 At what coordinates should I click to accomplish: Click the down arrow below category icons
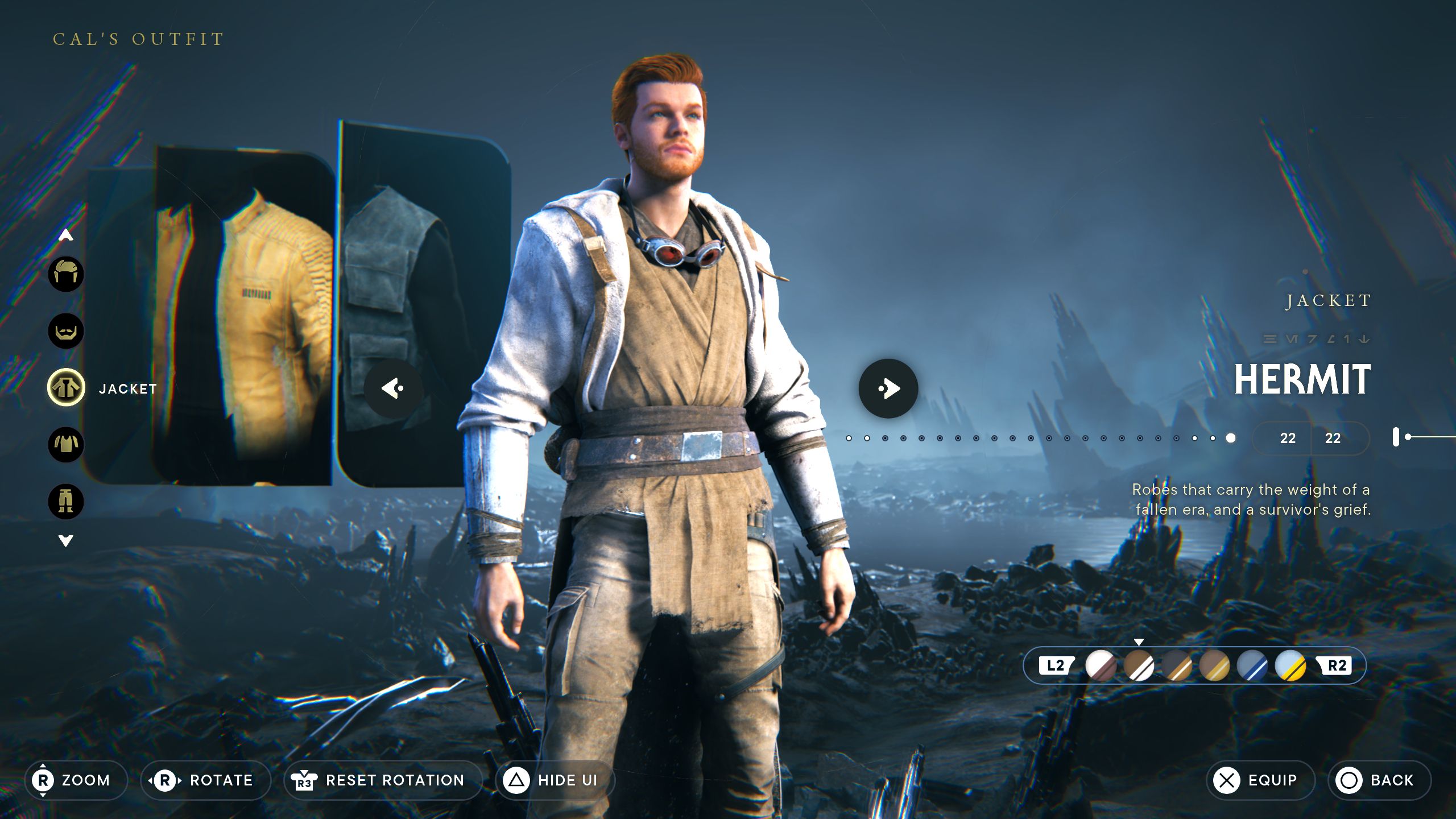click(x=66, y=540)
